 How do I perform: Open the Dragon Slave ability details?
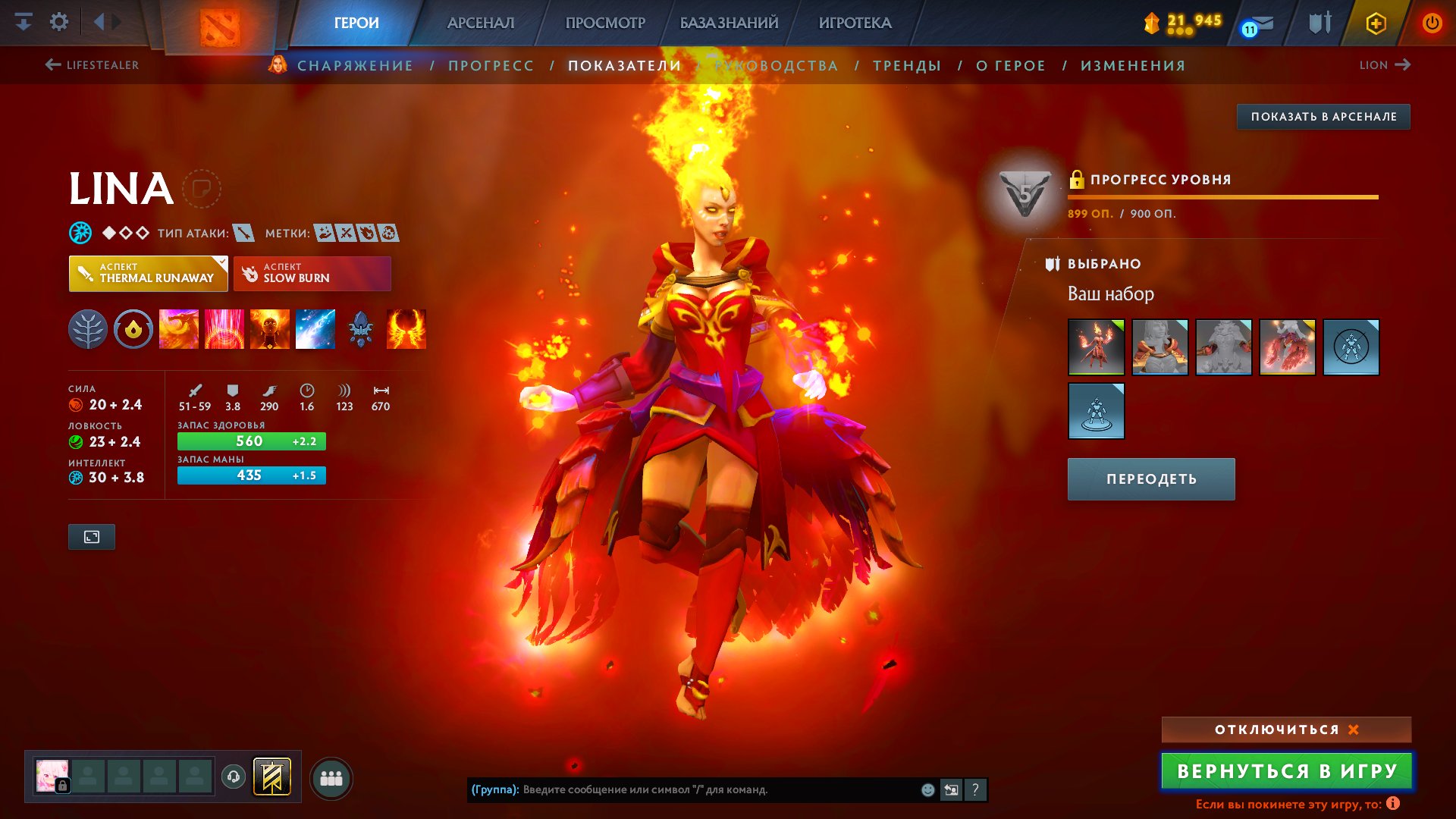click(179, 328)
